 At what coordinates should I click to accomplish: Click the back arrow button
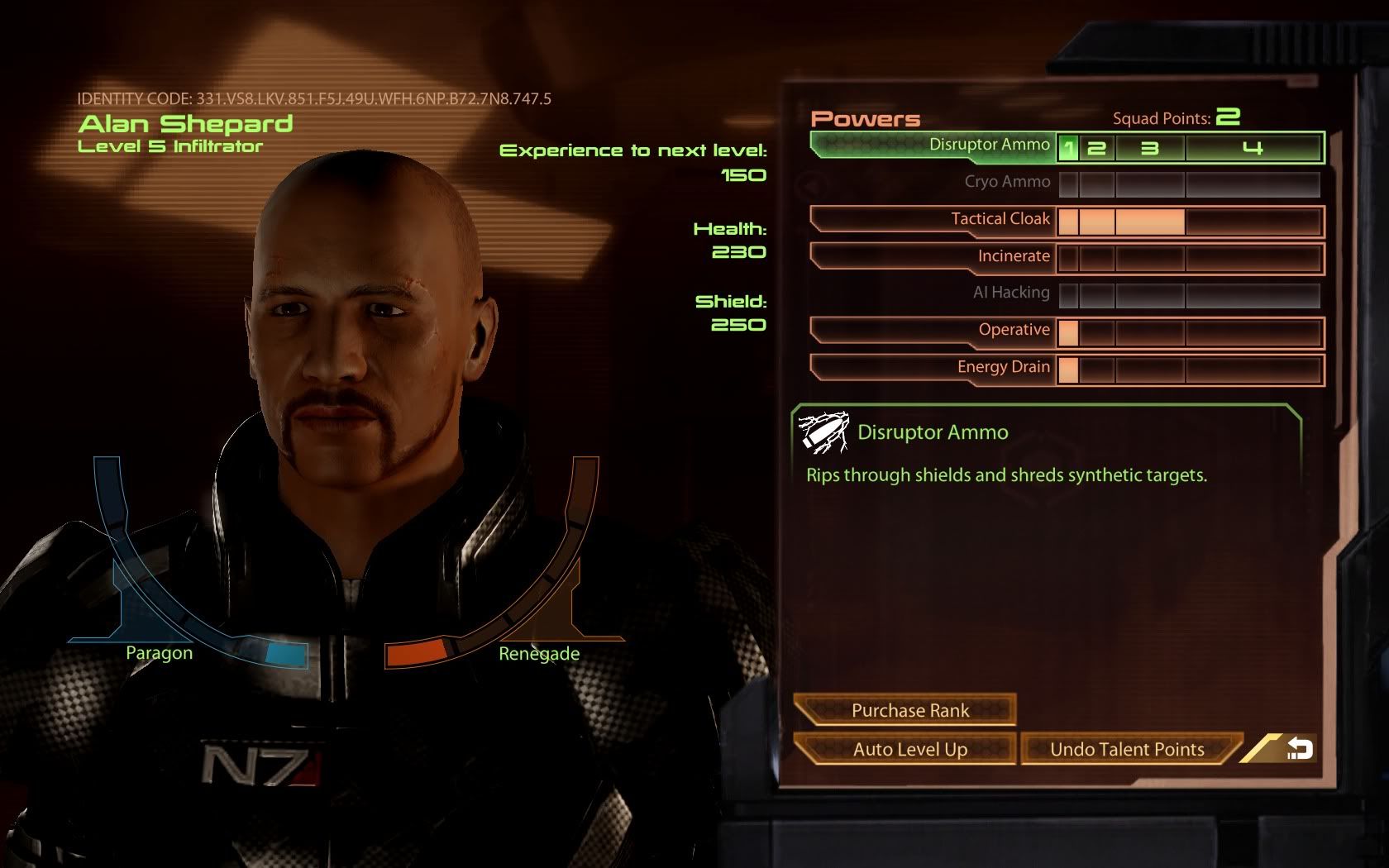pos(1298,749)
